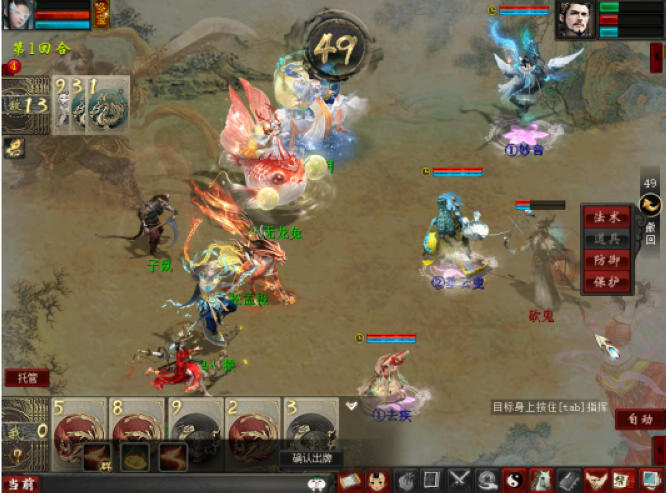Choose the 法术 spell command
This screenshot has height=493, width=666.
pyautogui.click(x=606, y=217)
